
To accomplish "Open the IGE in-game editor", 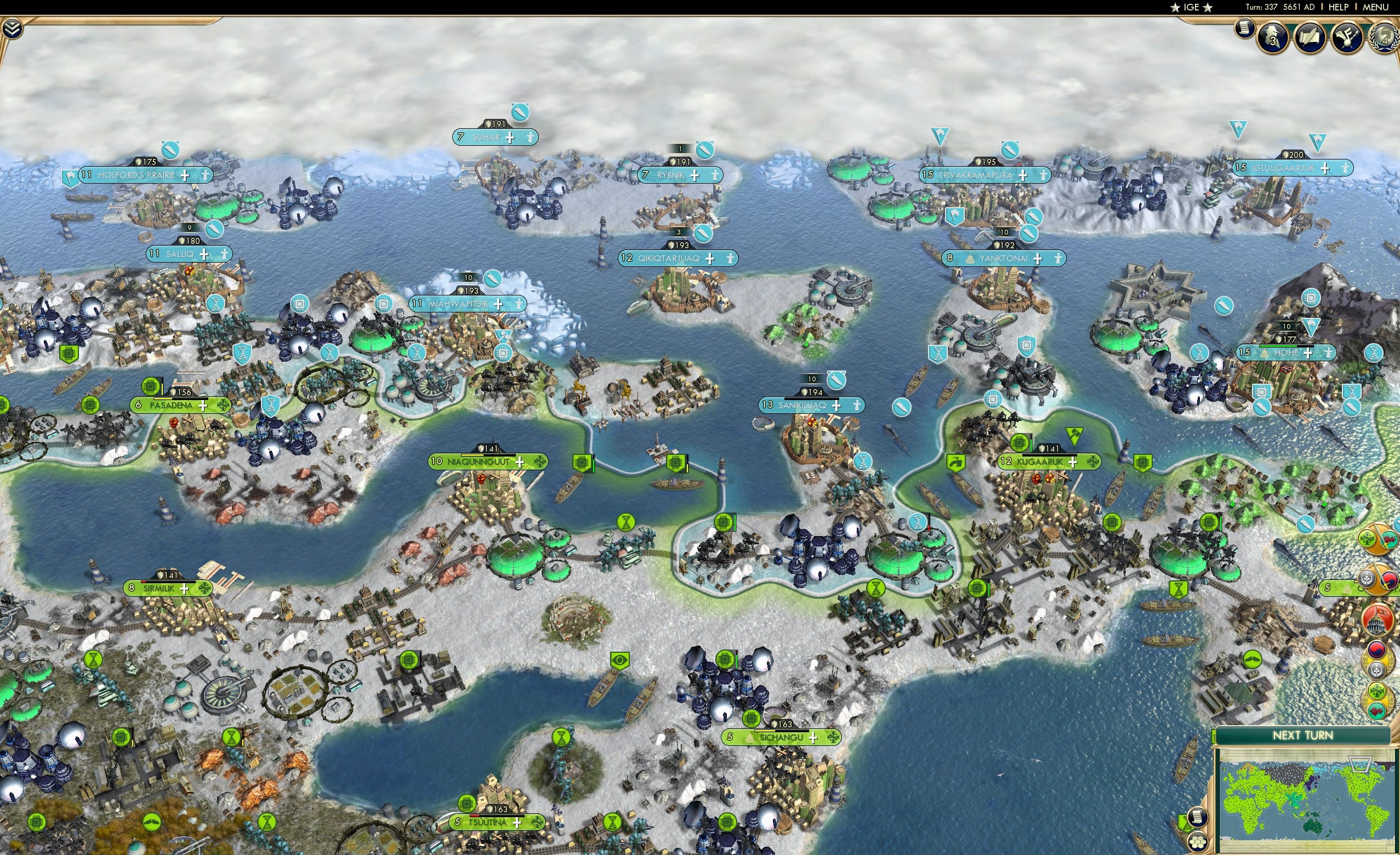I will (1191, 7).
